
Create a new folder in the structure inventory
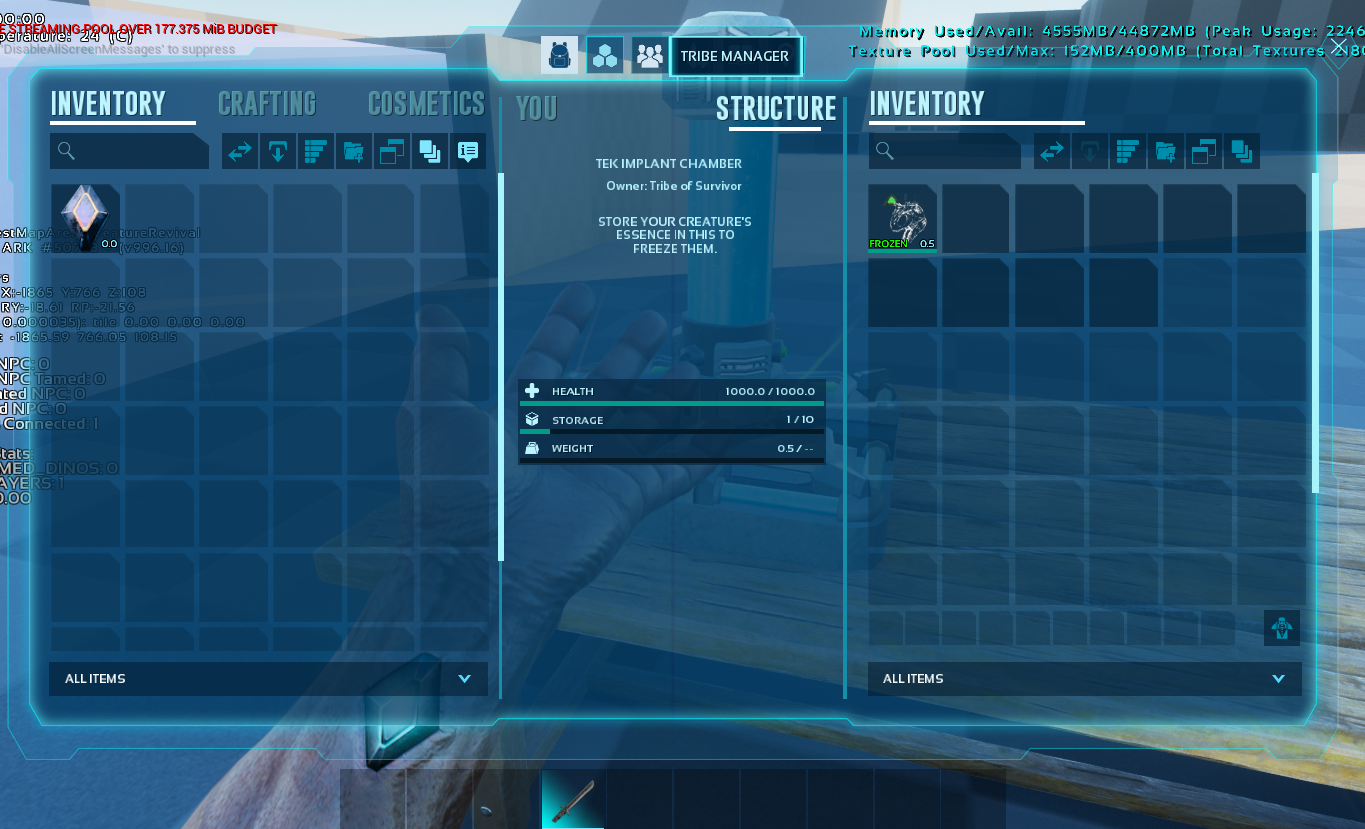point(1166,152)
